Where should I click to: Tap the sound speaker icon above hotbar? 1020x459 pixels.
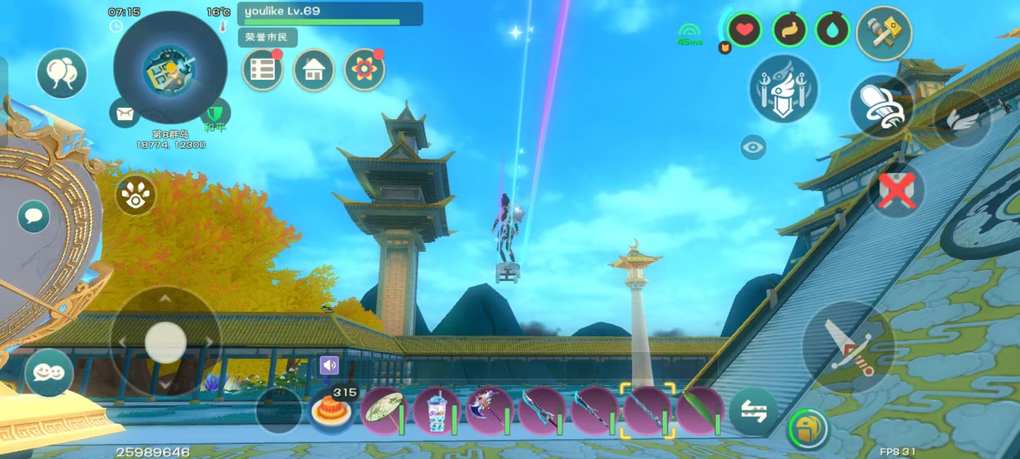(329, 365)
